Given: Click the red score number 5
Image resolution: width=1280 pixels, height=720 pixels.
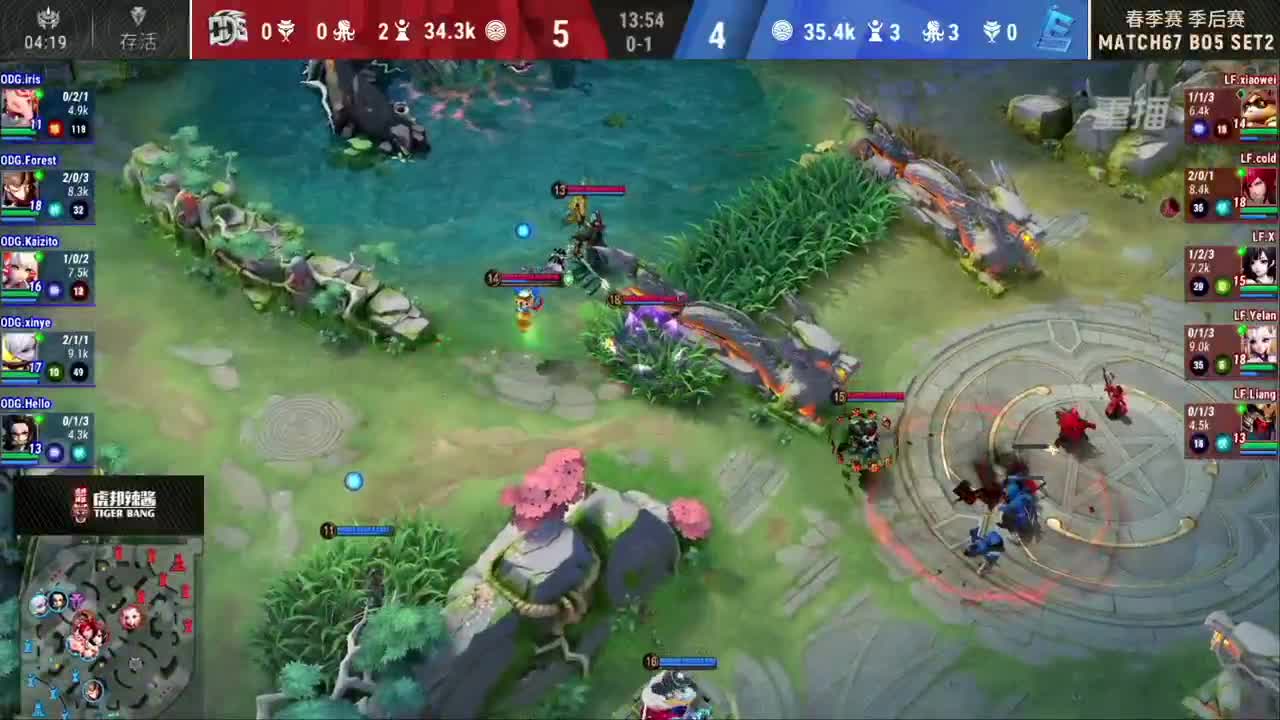Looking at the screenshot, I should [560, 34].
